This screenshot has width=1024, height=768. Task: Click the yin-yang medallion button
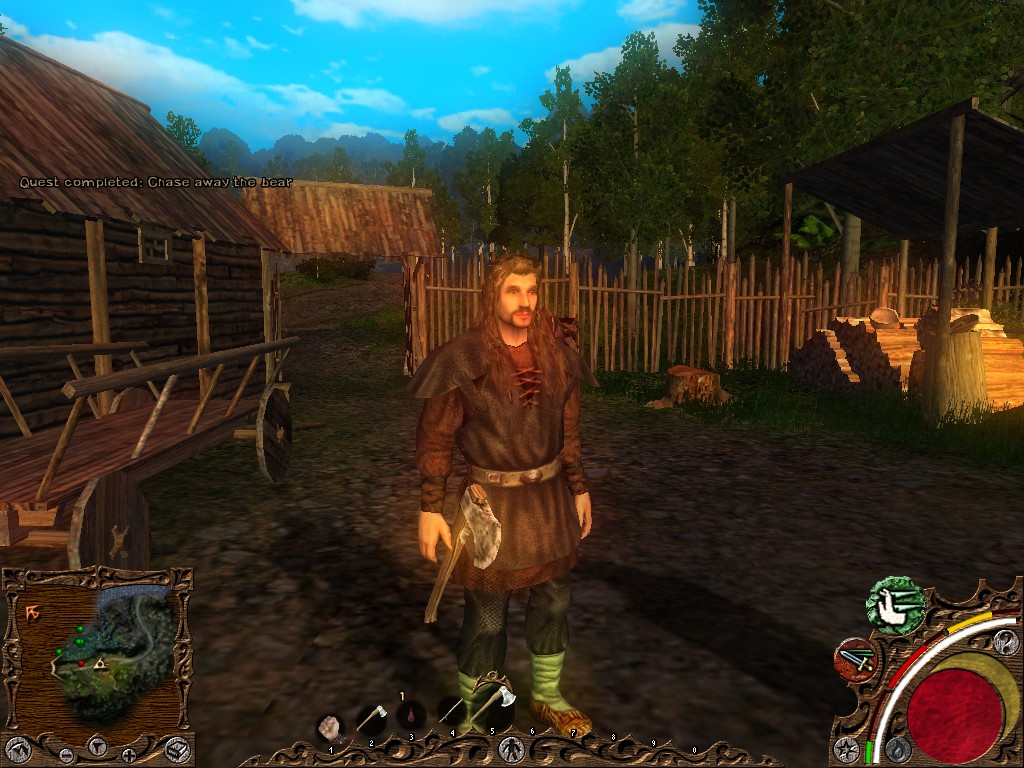pyautogui.click(x=1005, y=642)
